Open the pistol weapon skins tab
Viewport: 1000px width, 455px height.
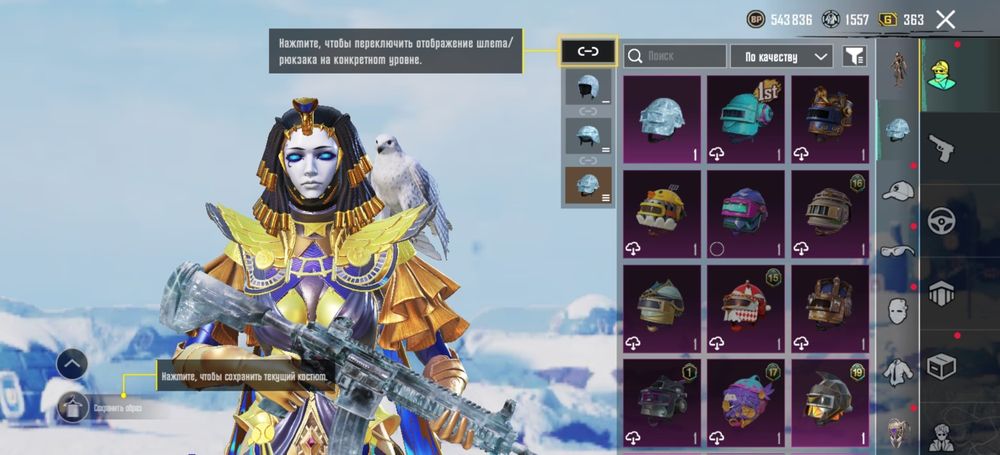pyautogui.click(x=941, y=148)
